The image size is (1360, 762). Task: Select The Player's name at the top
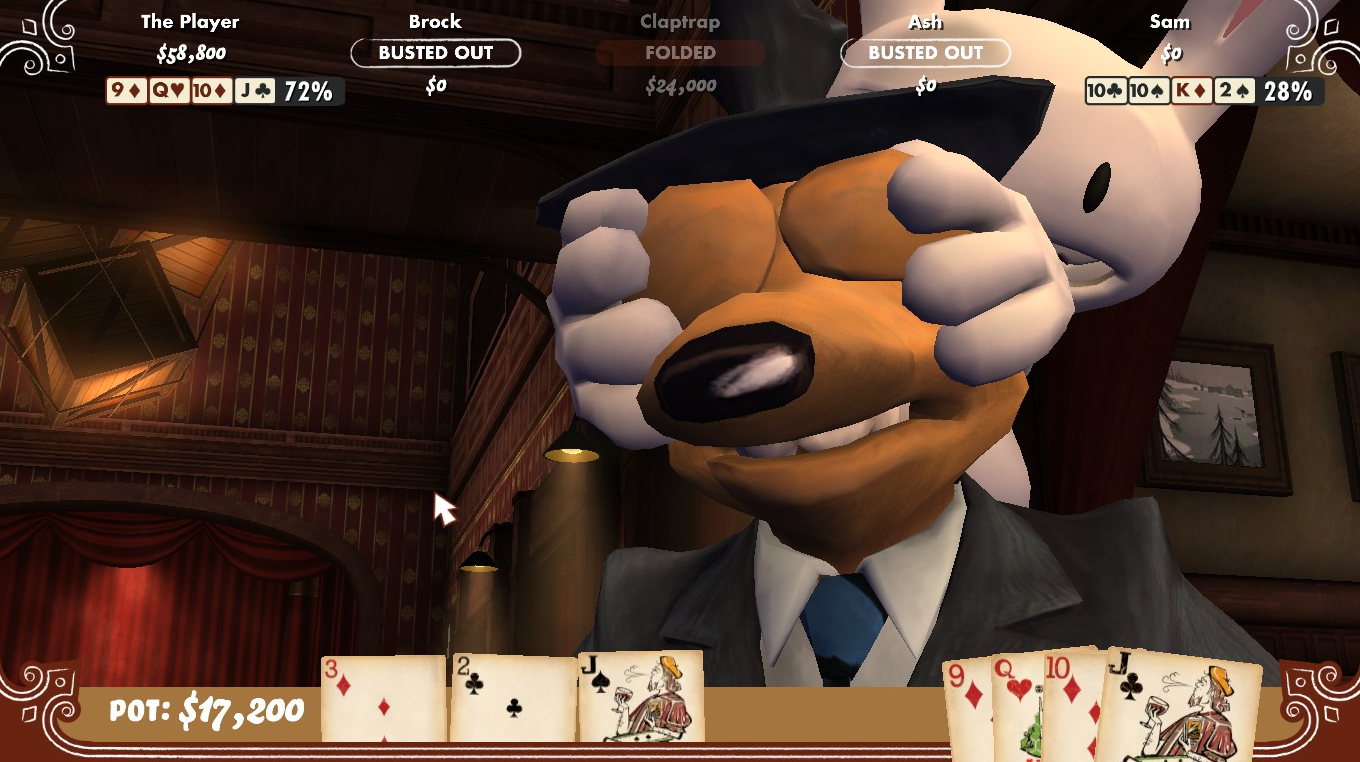point(190,20)
